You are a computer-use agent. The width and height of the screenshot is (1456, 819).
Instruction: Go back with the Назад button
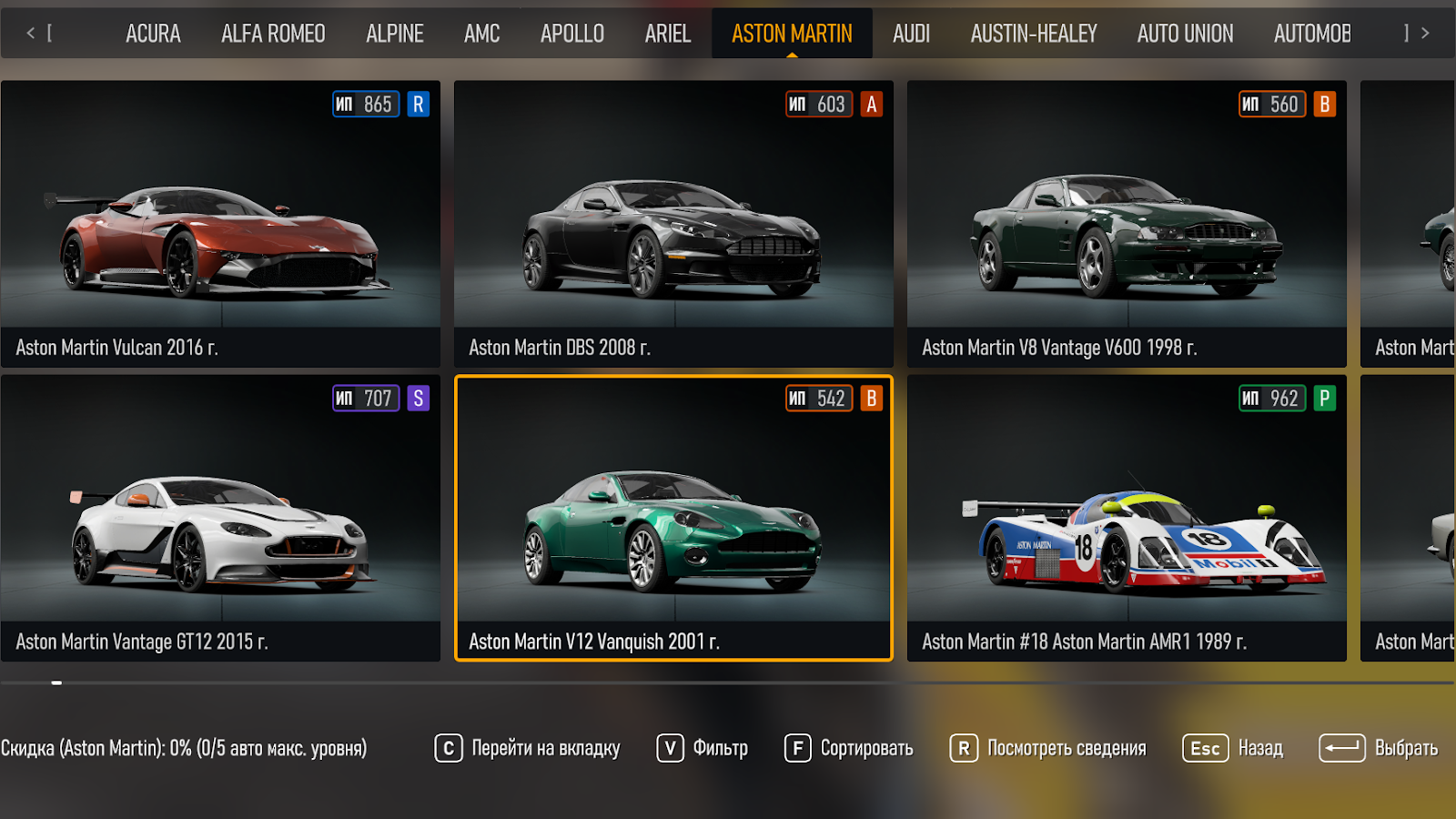tap(1233, 748)
